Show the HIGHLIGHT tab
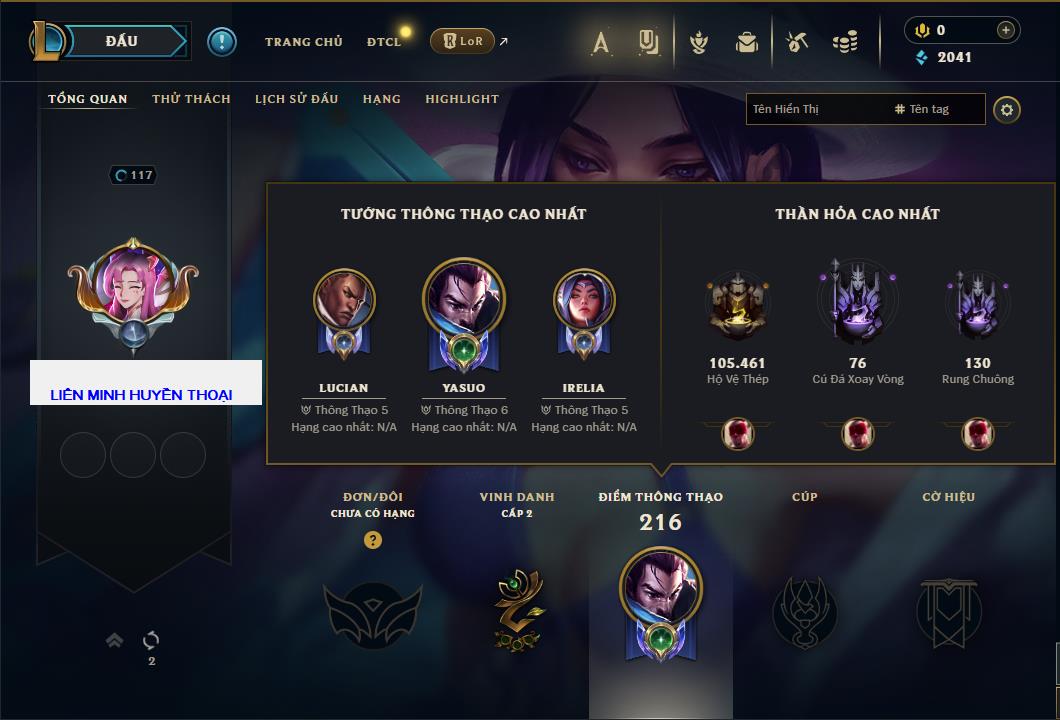 (x=462, y=99)
